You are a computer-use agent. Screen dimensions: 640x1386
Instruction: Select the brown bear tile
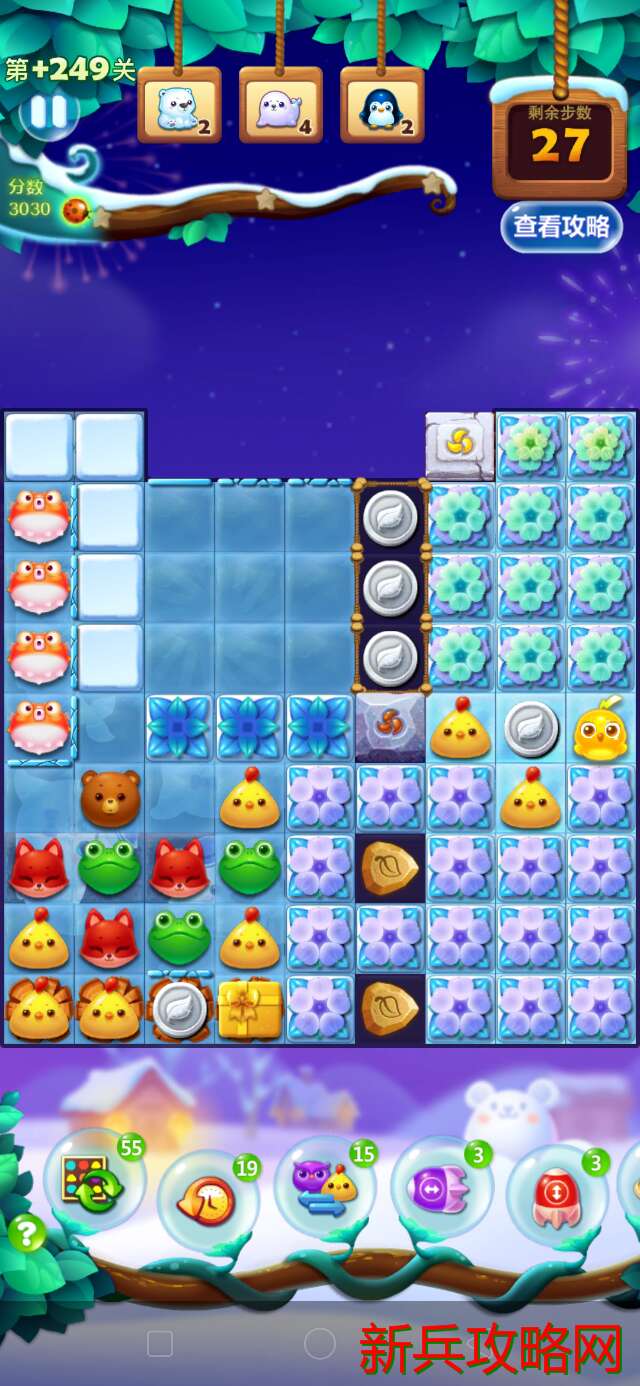[109, 797]
